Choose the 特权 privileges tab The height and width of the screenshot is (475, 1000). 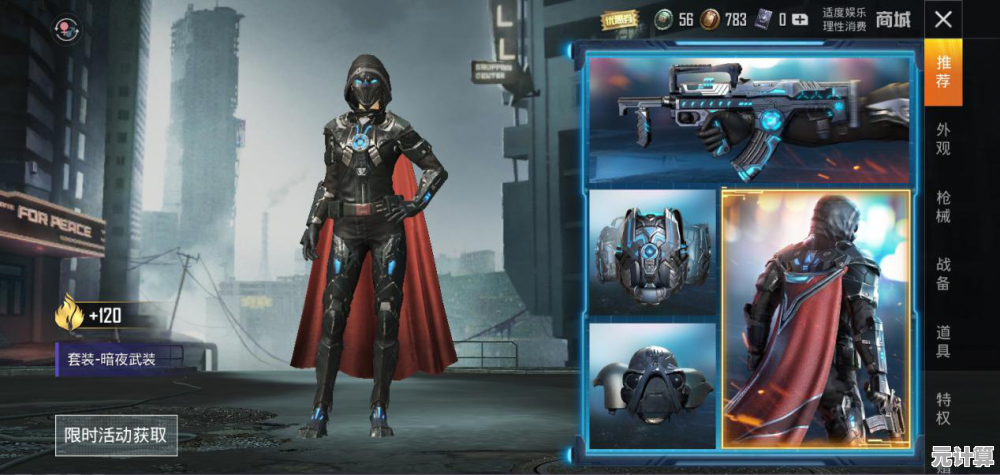click(943, 409)
